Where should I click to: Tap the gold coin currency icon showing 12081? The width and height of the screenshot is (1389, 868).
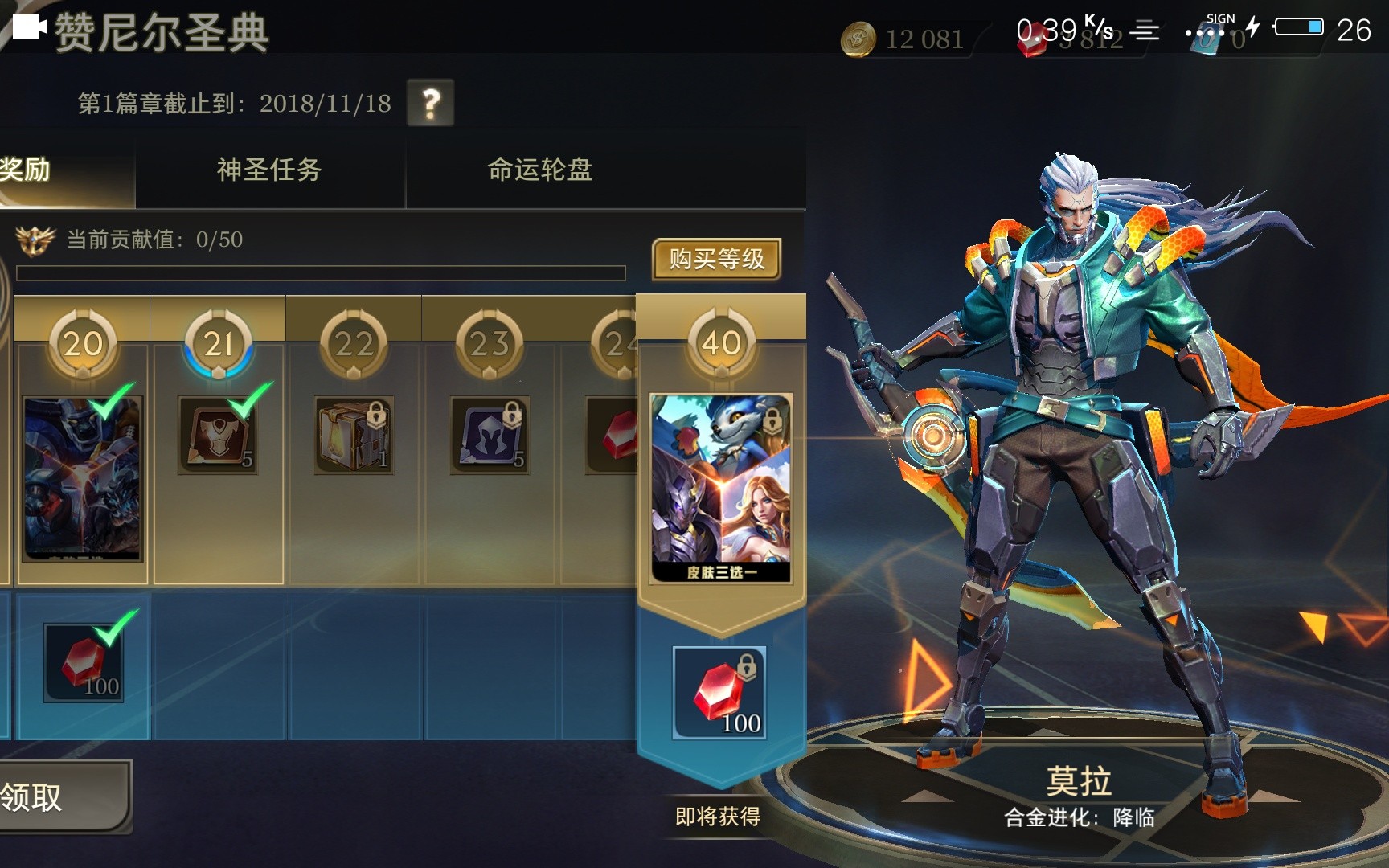tap(858, 37)
